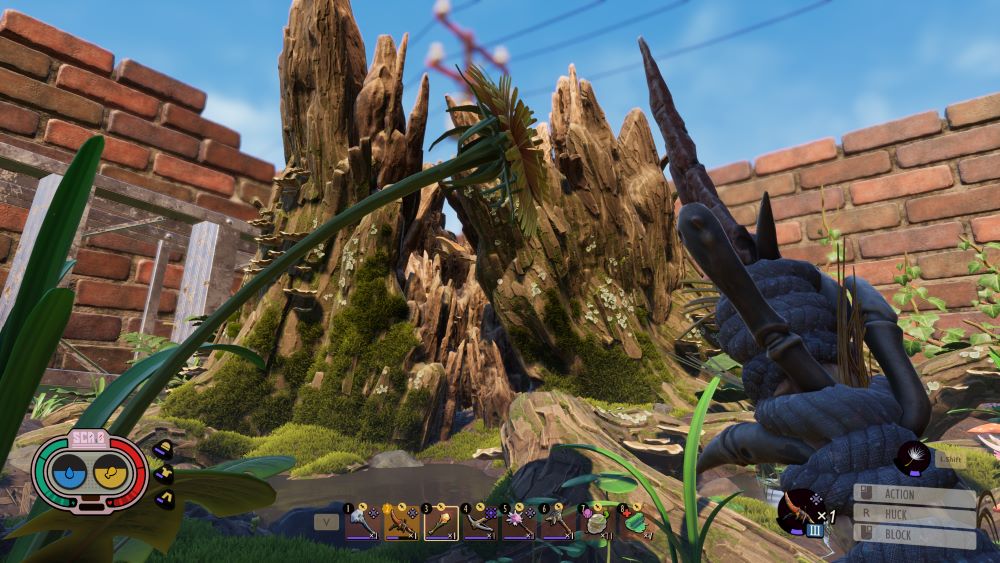Choose the red curved weapon in slot 2
This screenshot has width=1000, height=563.
click(401, 523)
